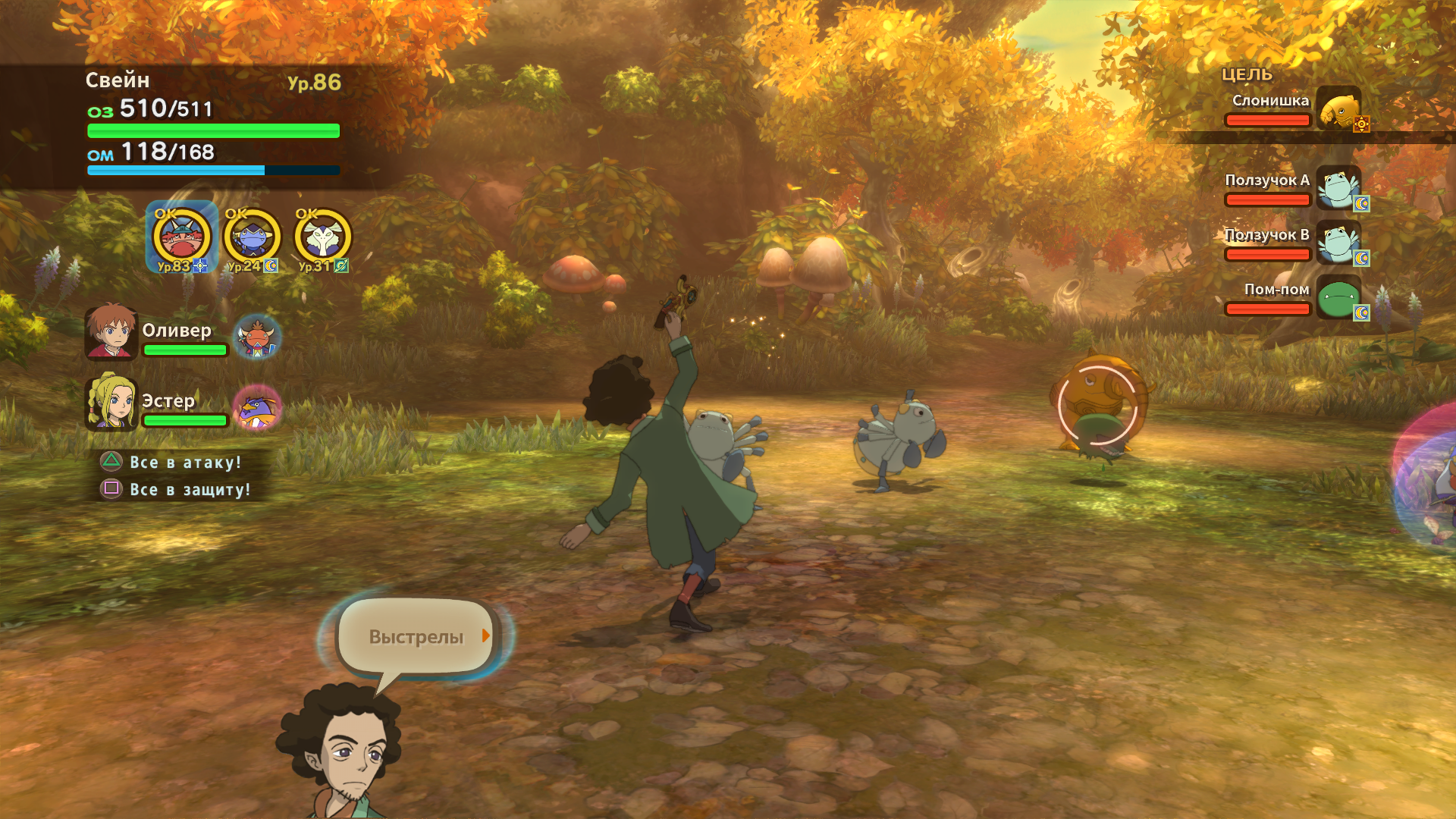Image resolution: width=1456 pixels, height=819 pixels.
Task: Target the Слонишка enemy entry
Action: 1293,108
